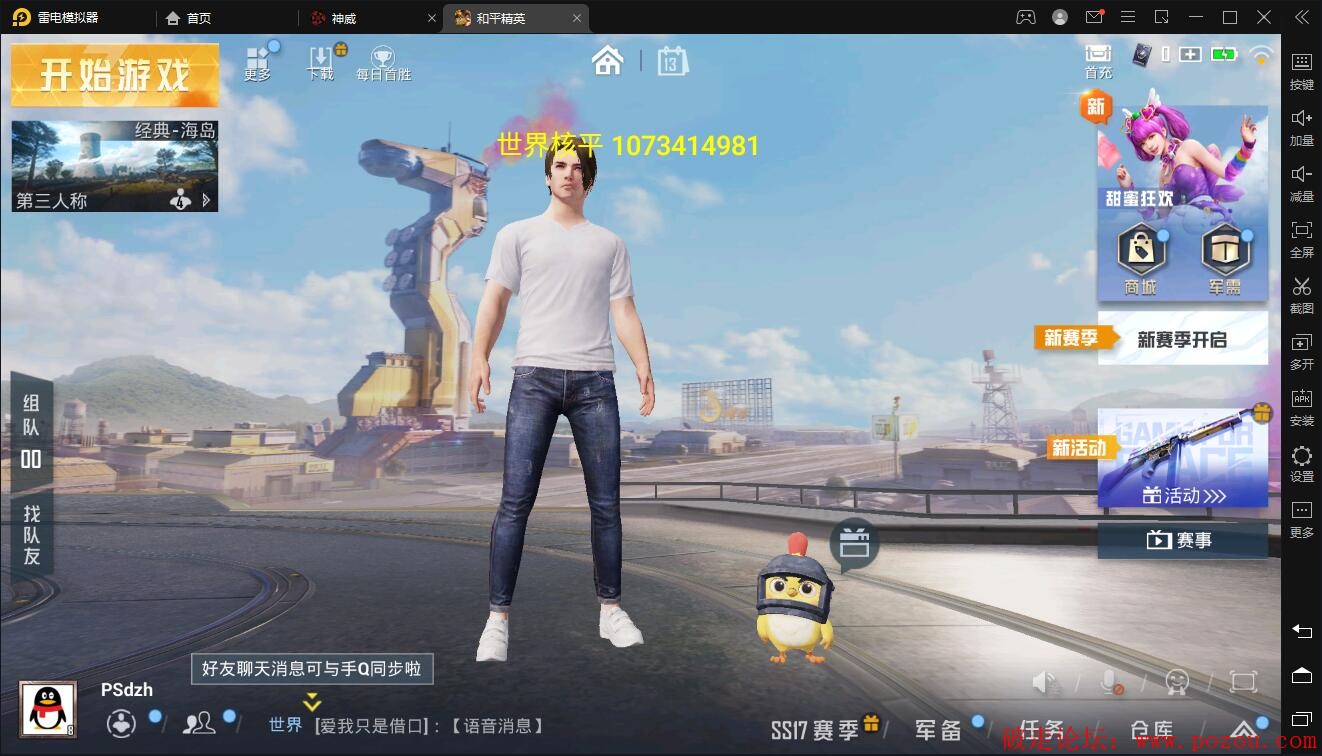
Task: Open the 每日首胜 daily first win icon
Action: pyautogui.click(x=383, y=62)
